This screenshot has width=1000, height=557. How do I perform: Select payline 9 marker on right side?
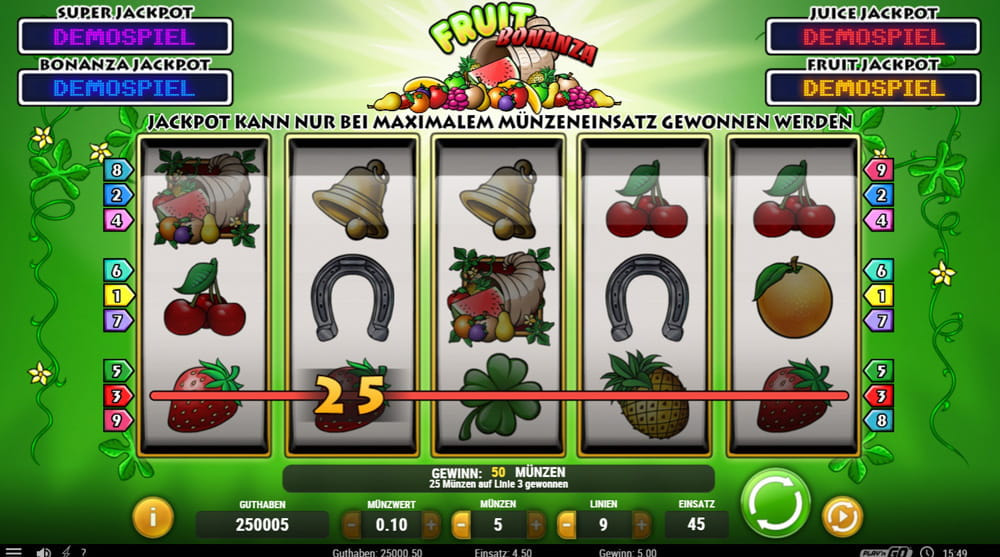tap(879, 170)
